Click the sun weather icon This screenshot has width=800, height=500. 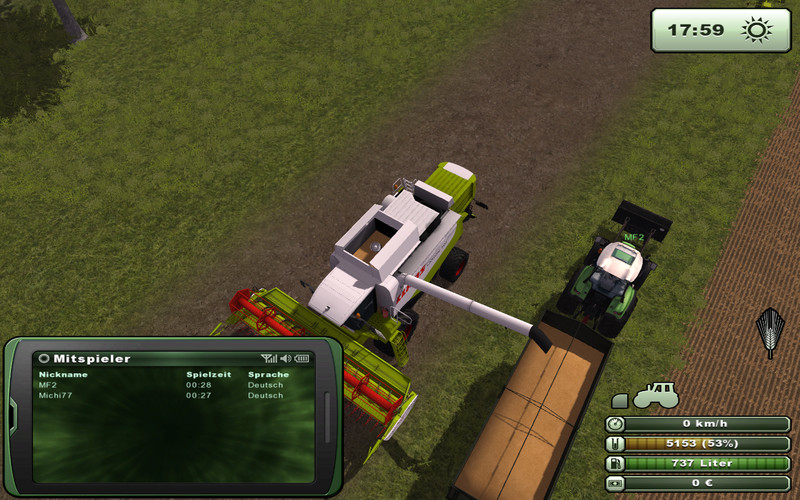(x=751, y=30)
